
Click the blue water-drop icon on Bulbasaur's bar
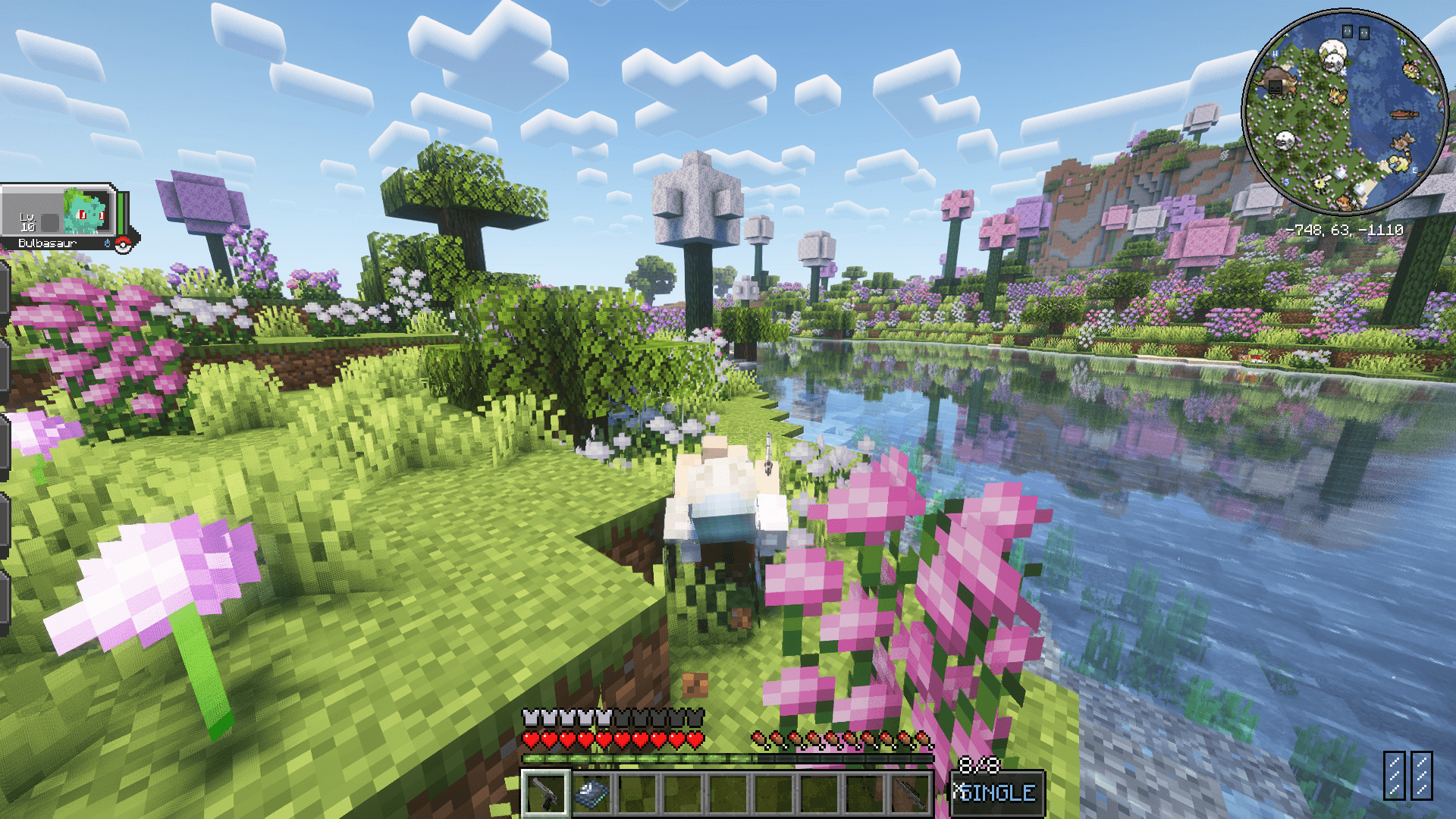(x=108, y=243)
